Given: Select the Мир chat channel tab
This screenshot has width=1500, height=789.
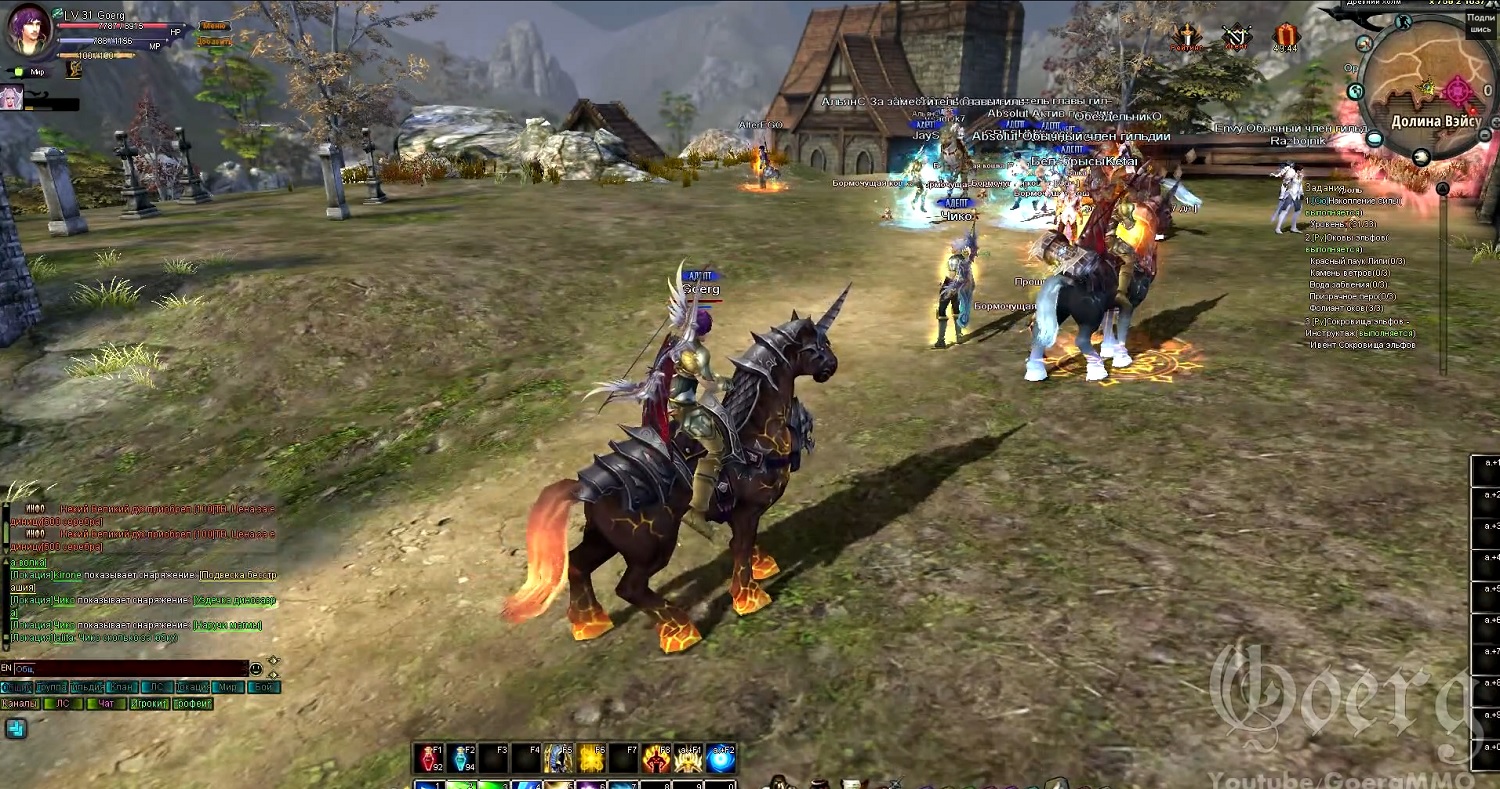Looking at the screenshot, I should click(x=227, y=687).
